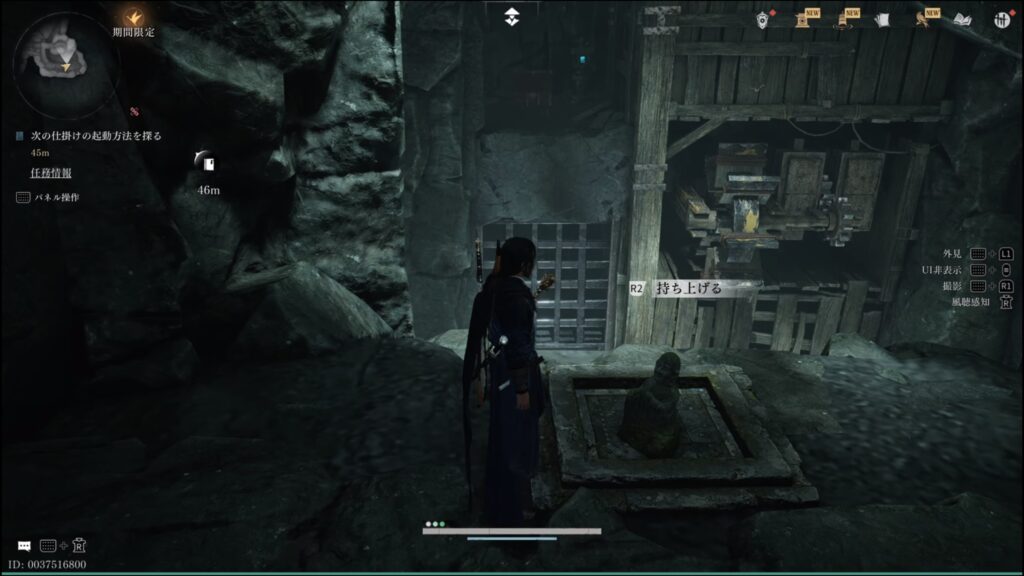
Task: Select the quest tracker 次の仕掛けの起動方法を探る
Action: click(89, 135)
